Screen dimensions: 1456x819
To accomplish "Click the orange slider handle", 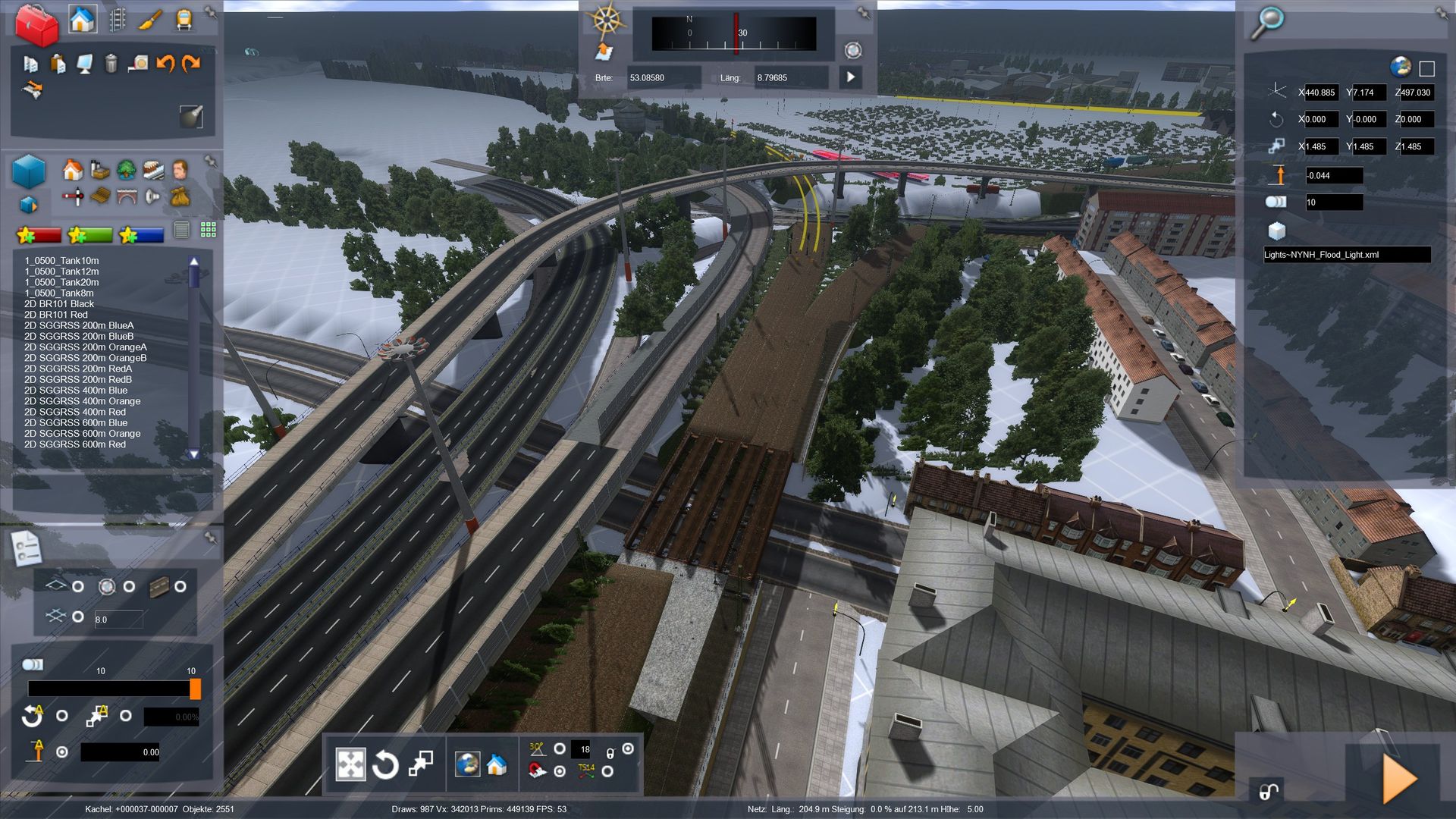I will (x=195, y=689).
